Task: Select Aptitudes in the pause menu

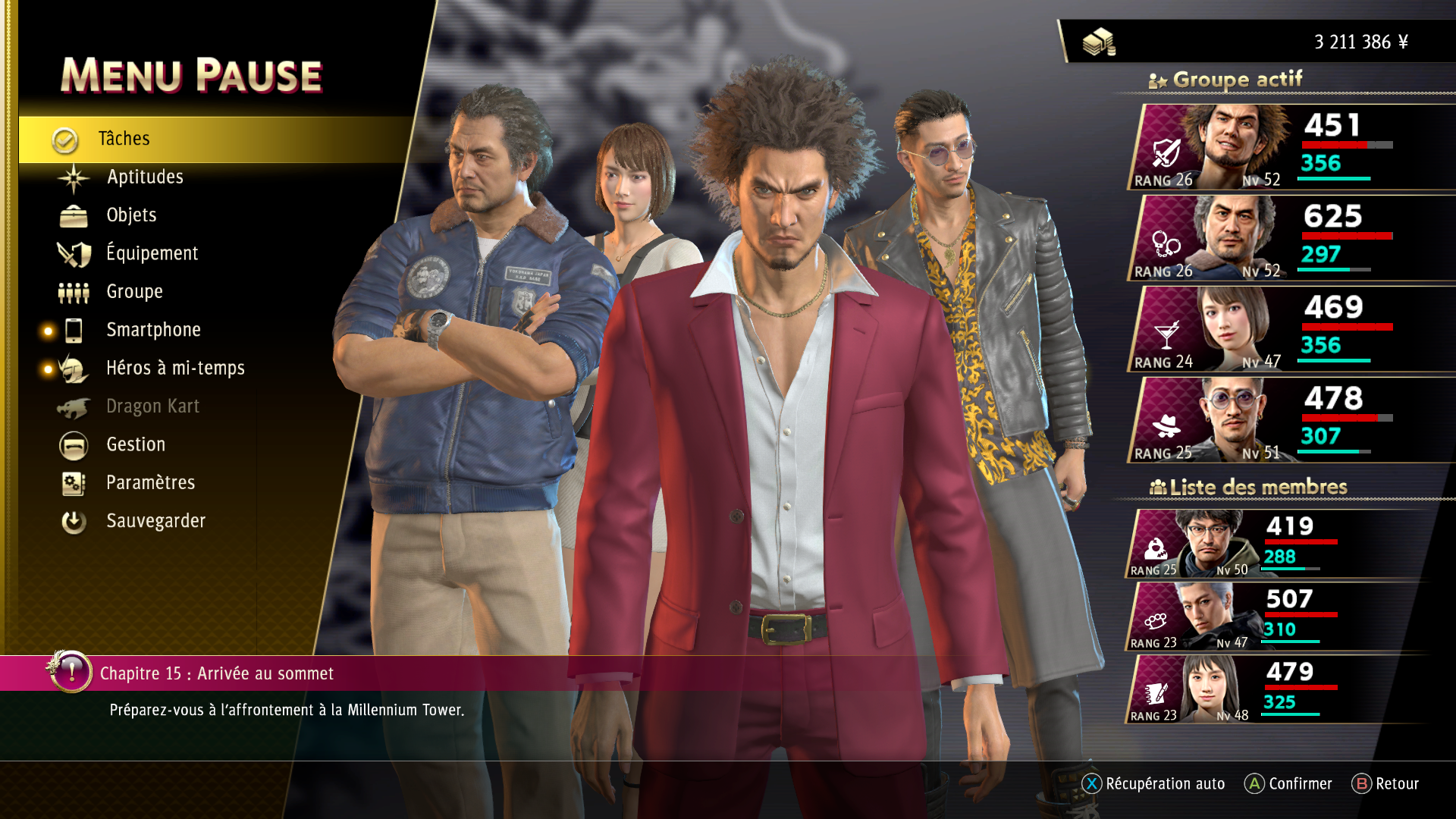Action: tap(145, 177)
